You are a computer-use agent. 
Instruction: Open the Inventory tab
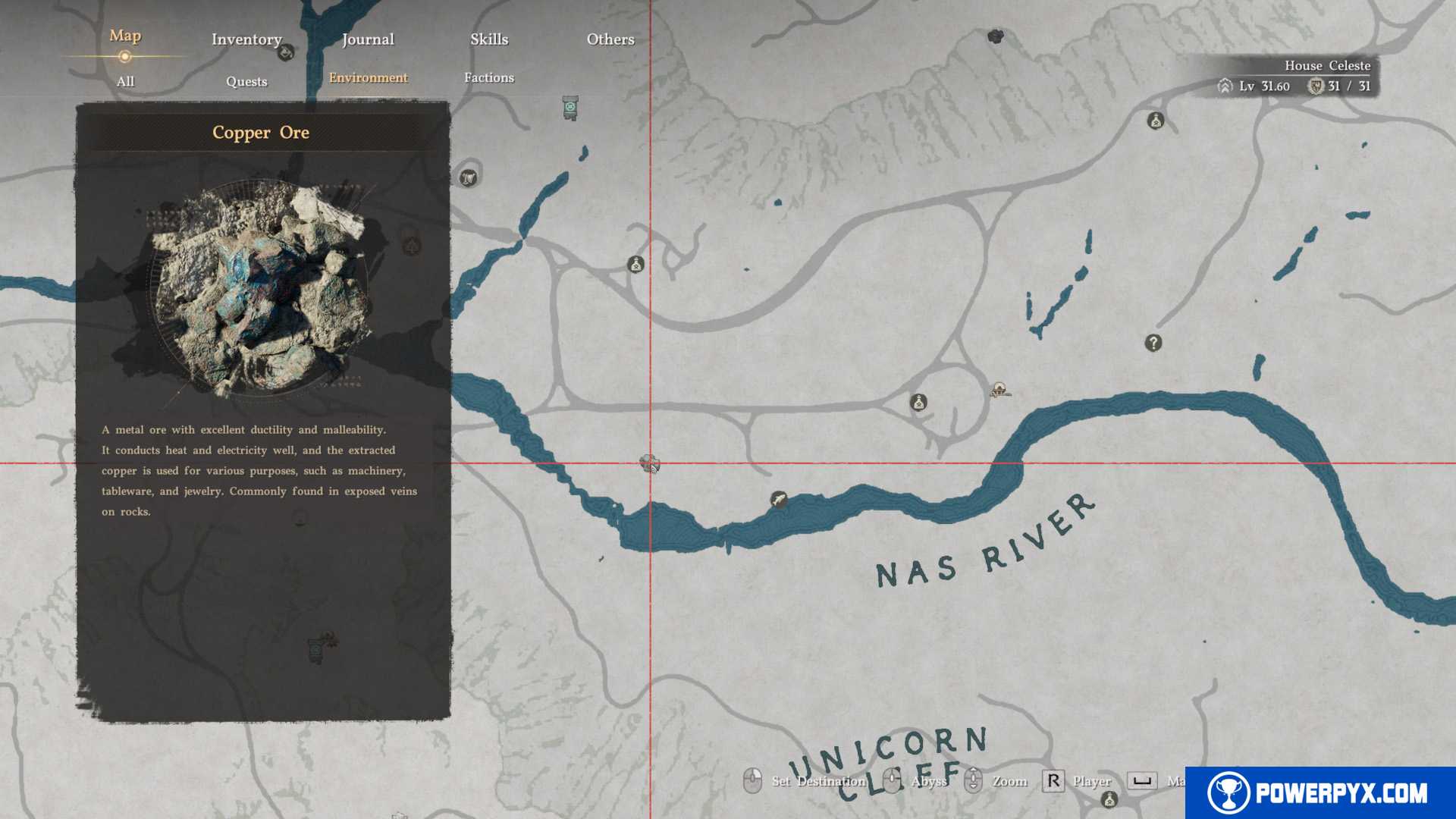pos(246,39)
